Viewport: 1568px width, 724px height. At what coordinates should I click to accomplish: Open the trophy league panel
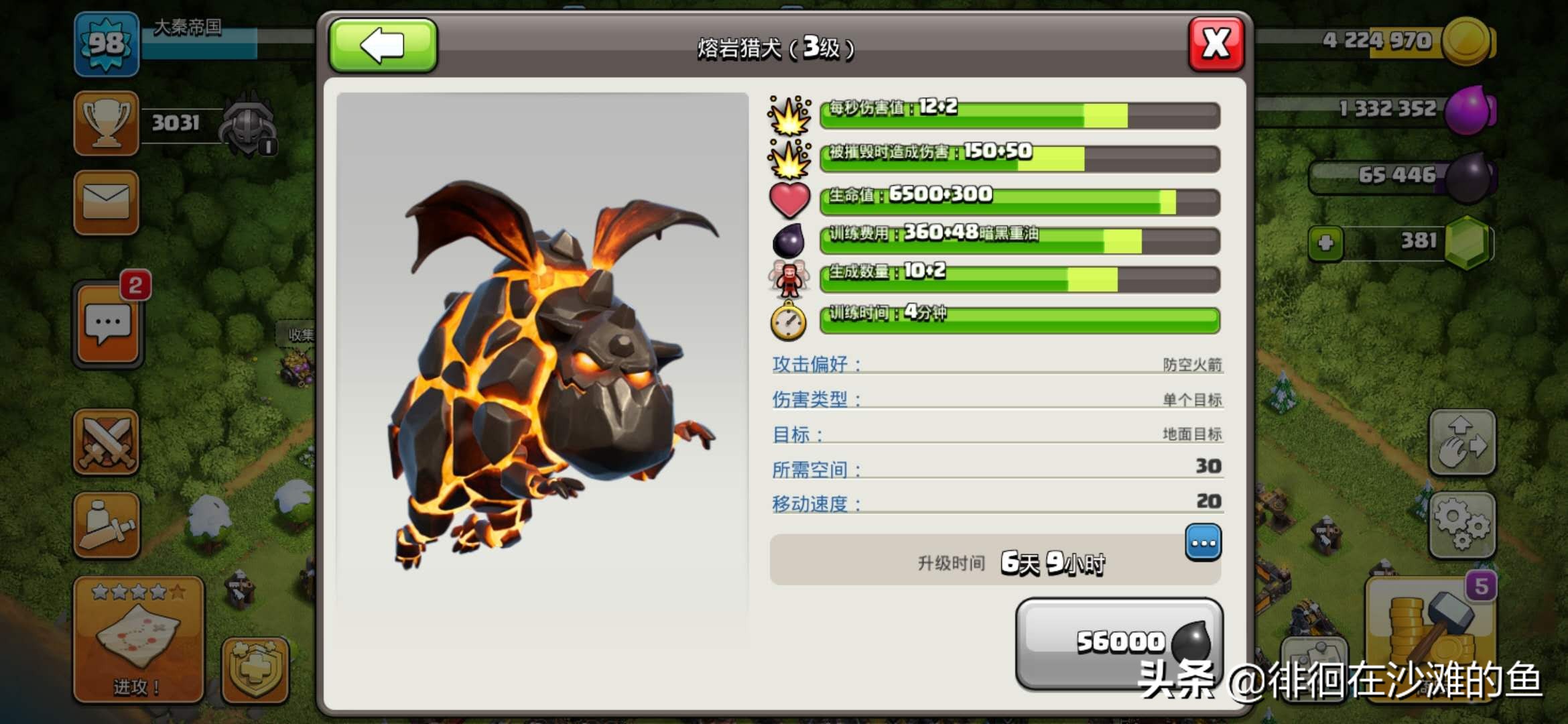[107, 123]
